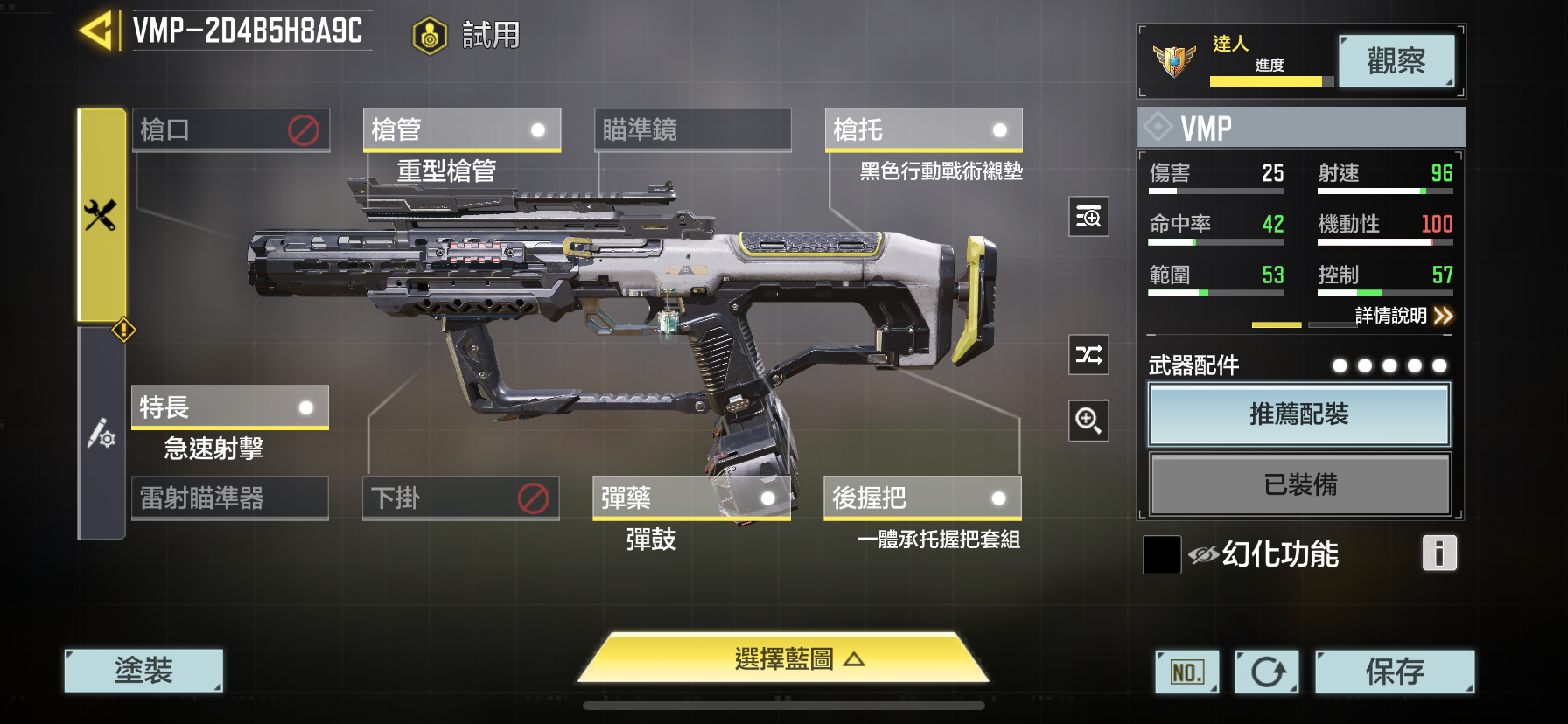1568x724 pixels.
Task: Click the 保存 save button
Action: (1395, 671)
